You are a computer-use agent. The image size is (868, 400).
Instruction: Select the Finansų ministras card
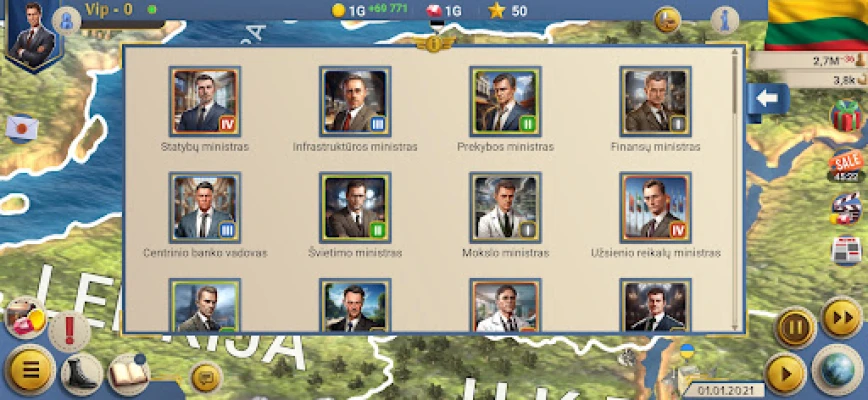(x=655, y=101)
